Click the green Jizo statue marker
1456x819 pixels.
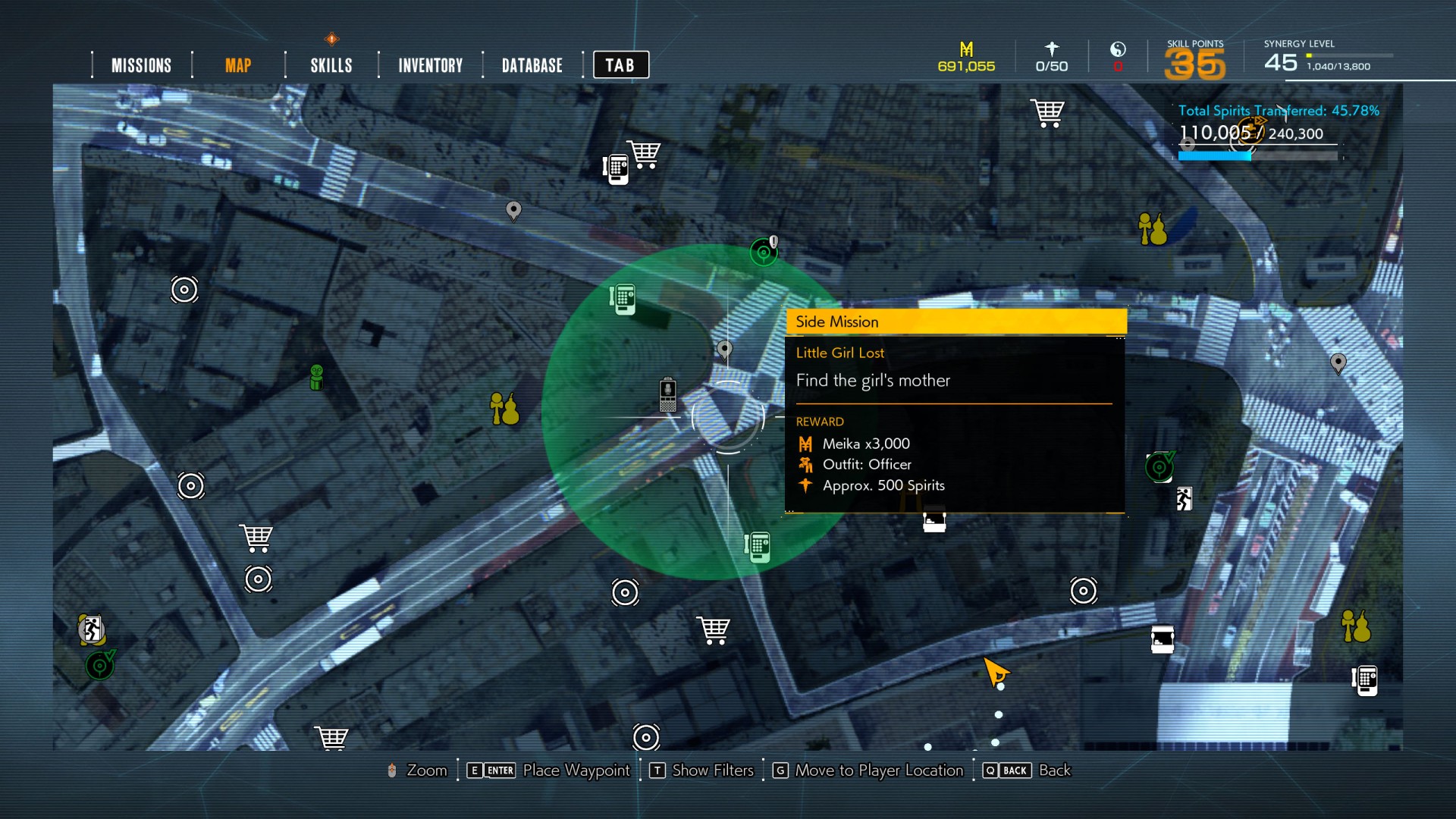click(x=317, y=377)
